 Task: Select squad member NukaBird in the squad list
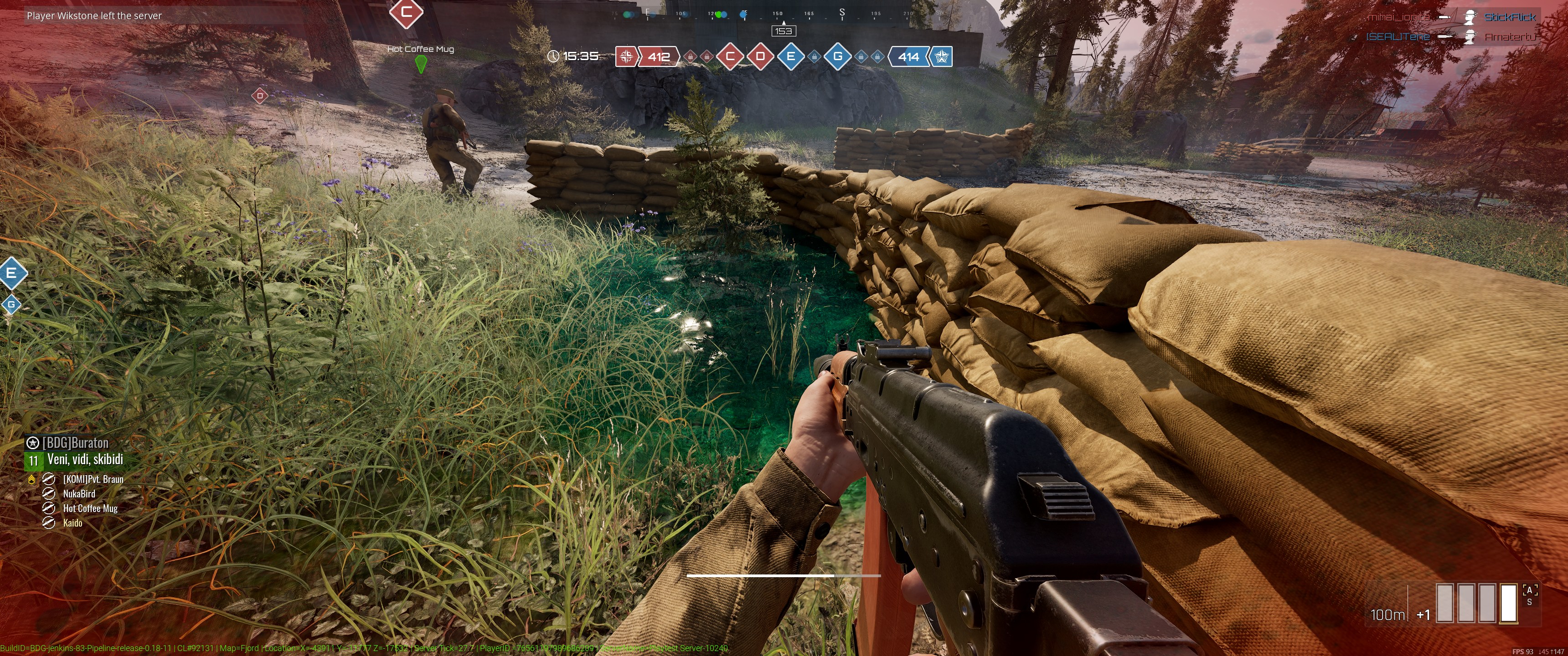(x=79, y=494)
